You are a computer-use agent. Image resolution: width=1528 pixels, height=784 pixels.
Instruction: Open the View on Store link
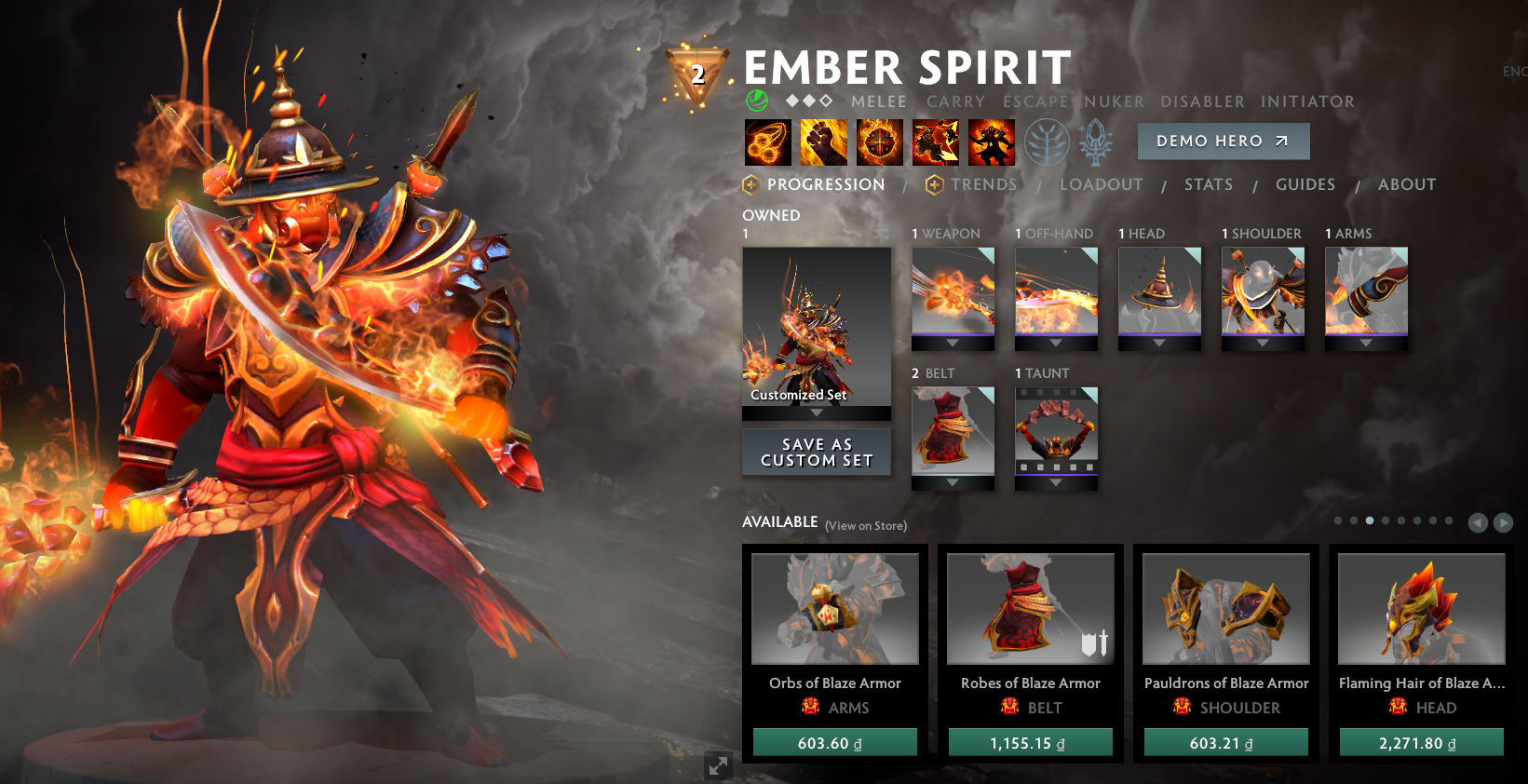tap(866, 526)
